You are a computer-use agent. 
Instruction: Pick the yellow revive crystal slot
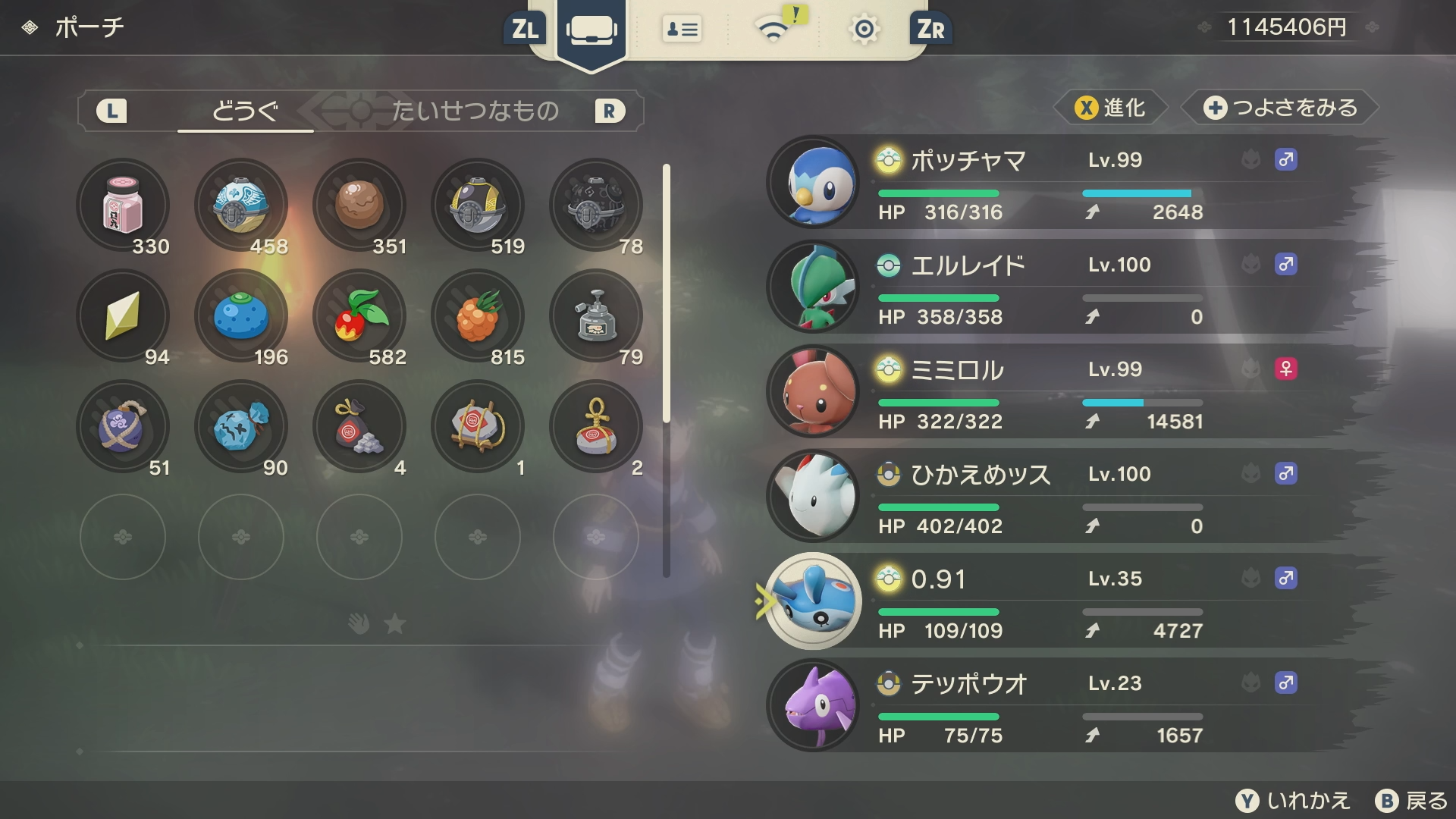point(123,315)
